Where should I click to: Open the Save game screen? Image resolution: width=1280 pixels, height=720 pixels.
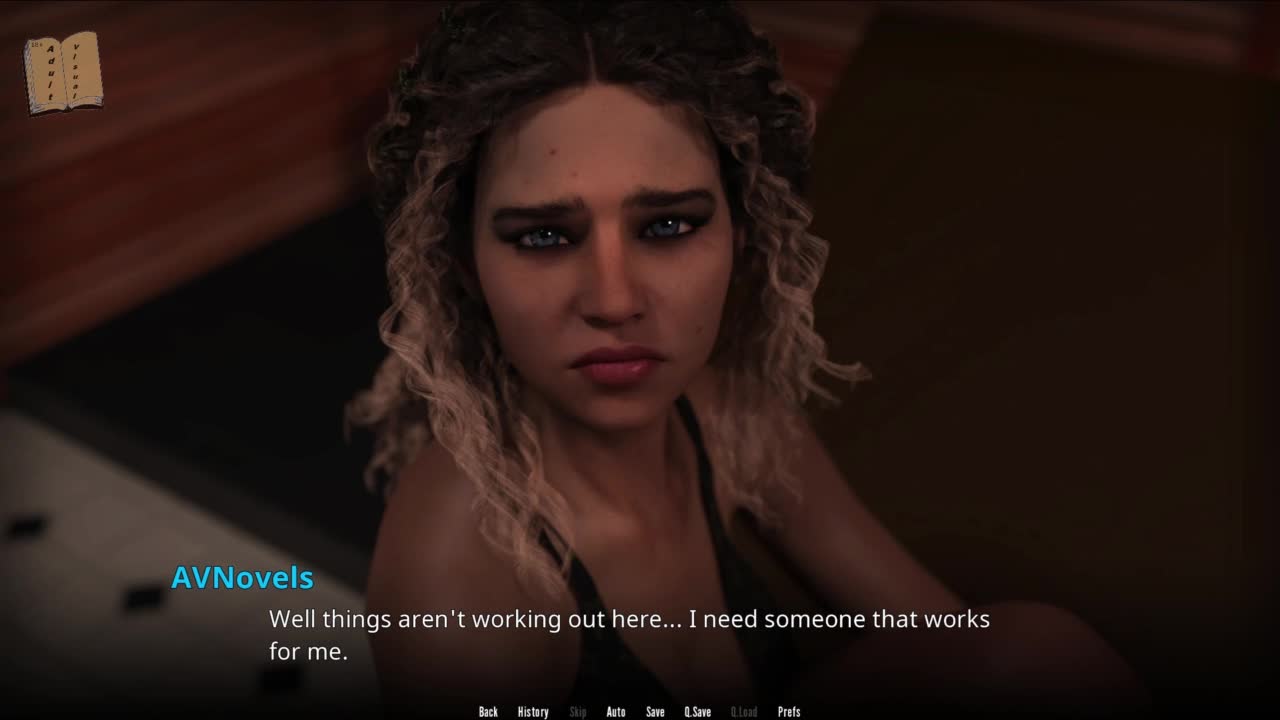[655, 712]
